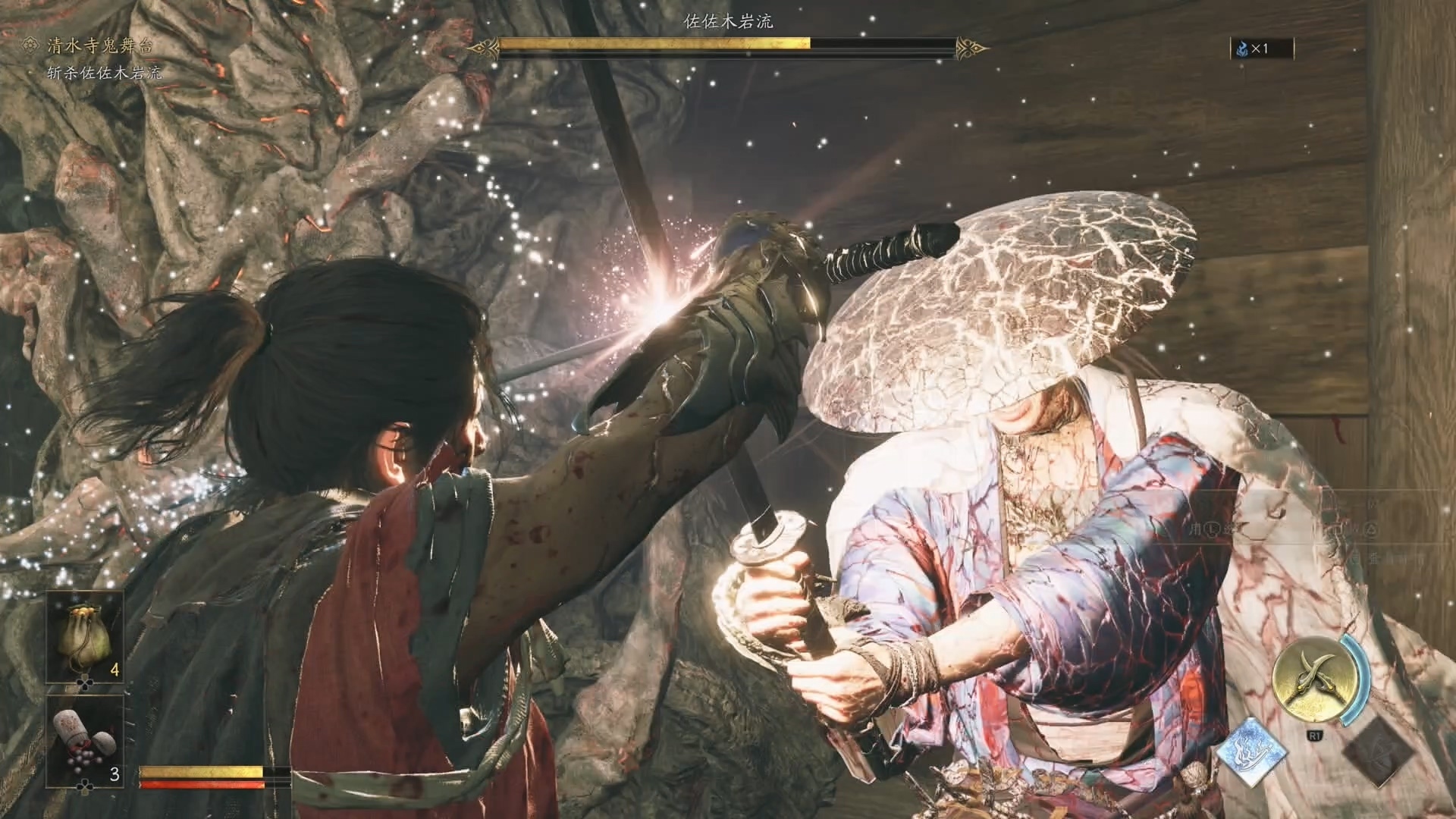This screenshot has width=1456, height=819.
Task: Click the blue flame counter icon
Action: pos(1241,49)
